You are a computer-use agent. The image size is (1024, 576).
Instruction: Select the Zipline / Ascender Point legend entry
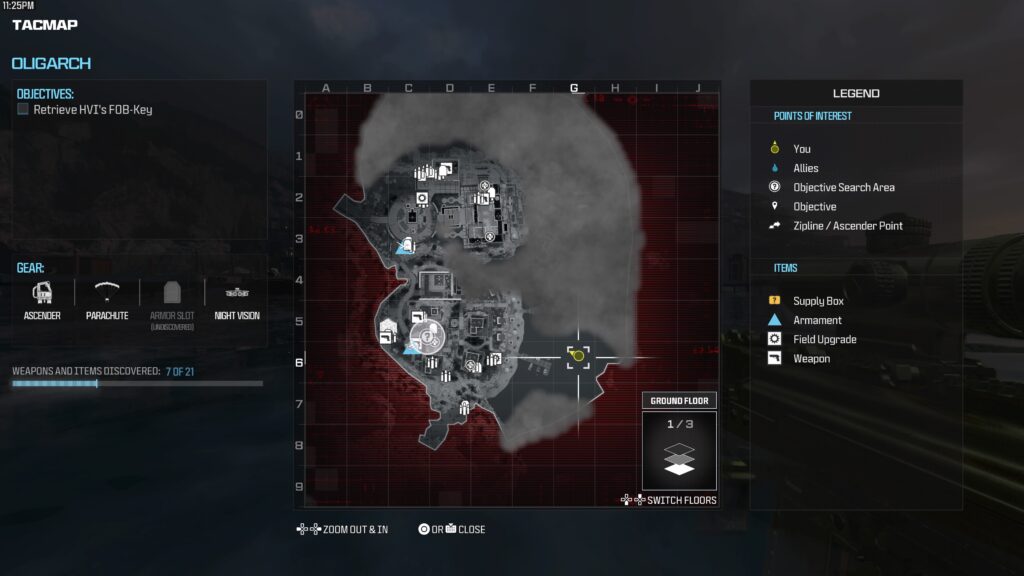point(847,226)
